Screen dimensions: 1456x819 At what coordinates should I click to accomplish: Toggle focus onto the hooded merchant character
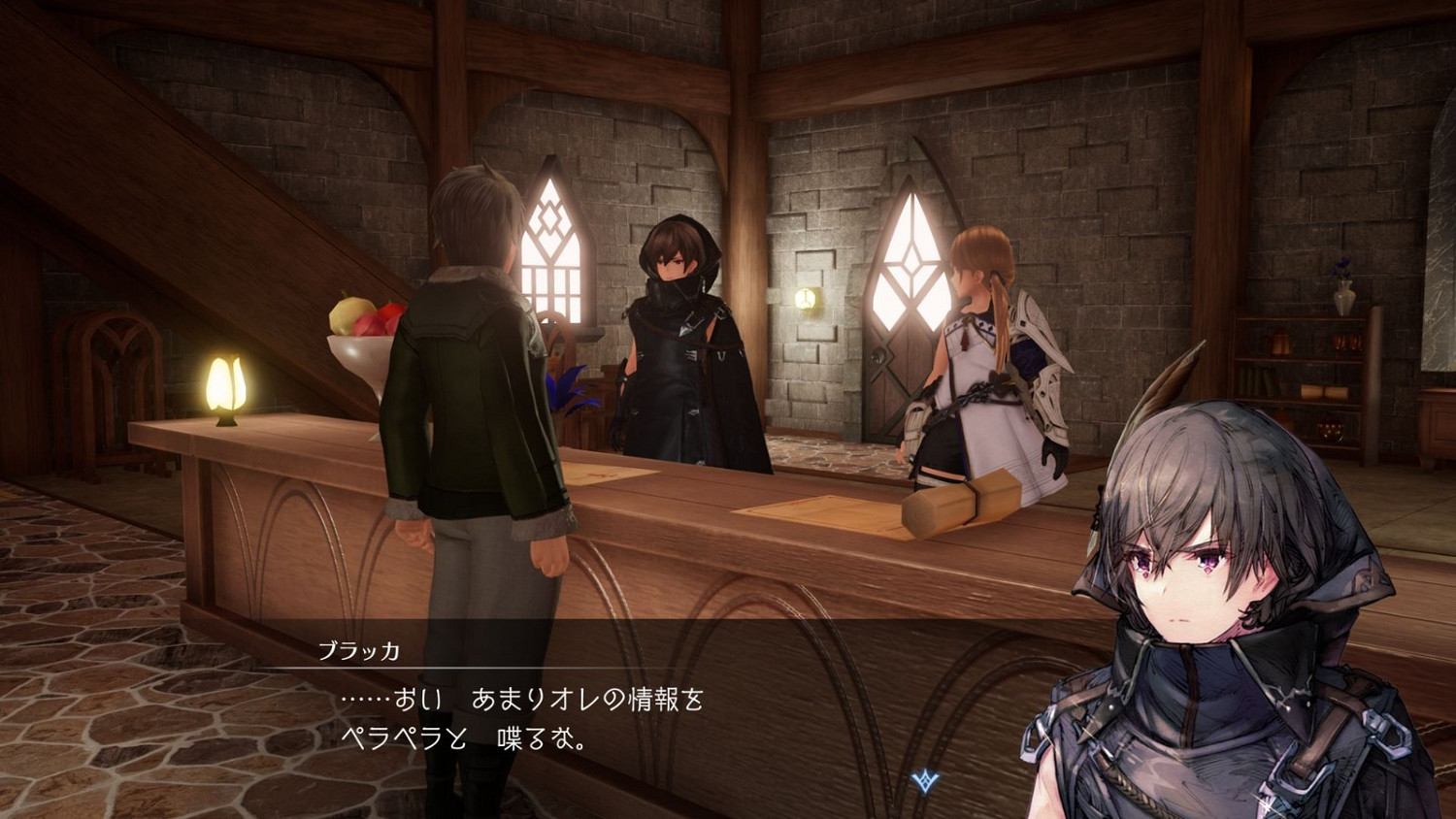click(679, 330)
